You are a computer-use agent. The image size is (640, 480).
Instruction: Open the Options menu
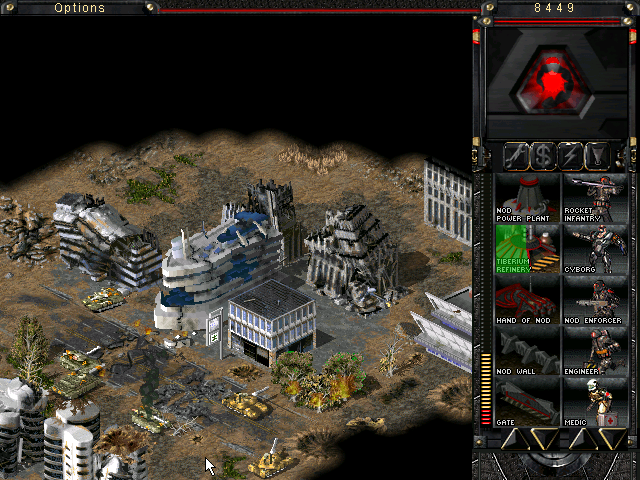click(x=80, y=7)
